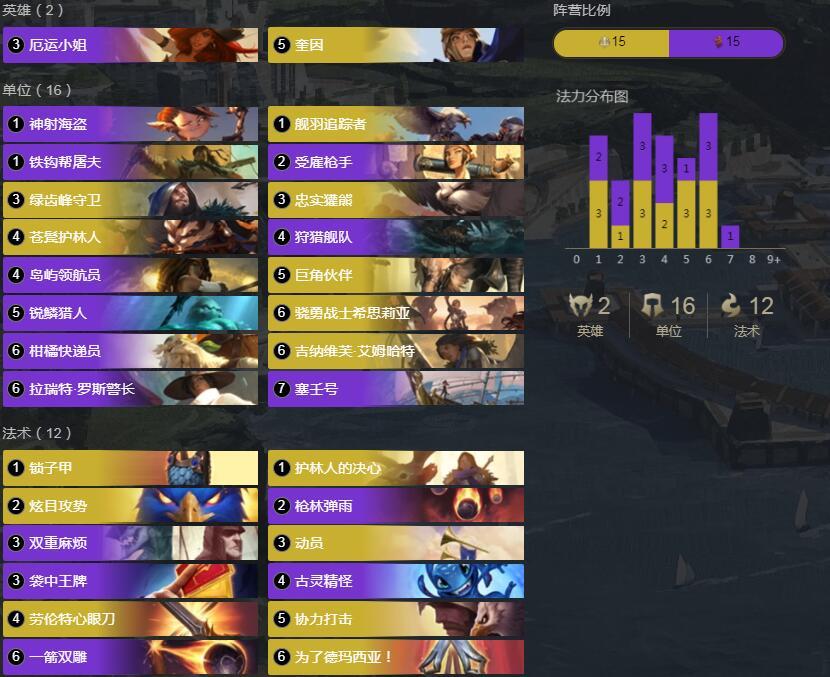Select the 绿齿峰守卫 card
This screenshot has width=830, height=677.
point(130,200)
